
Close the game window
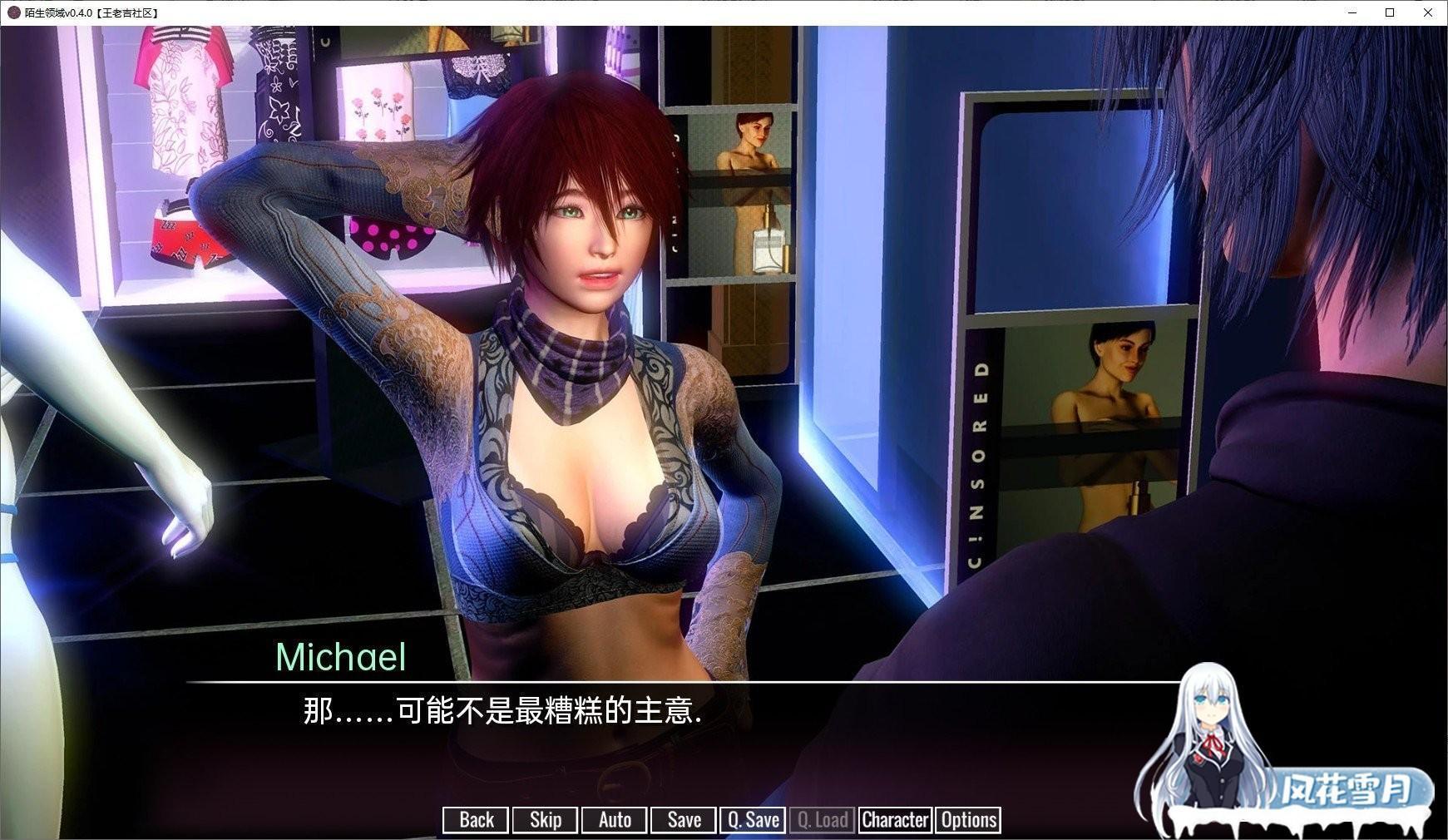[x=1428, y=12]
